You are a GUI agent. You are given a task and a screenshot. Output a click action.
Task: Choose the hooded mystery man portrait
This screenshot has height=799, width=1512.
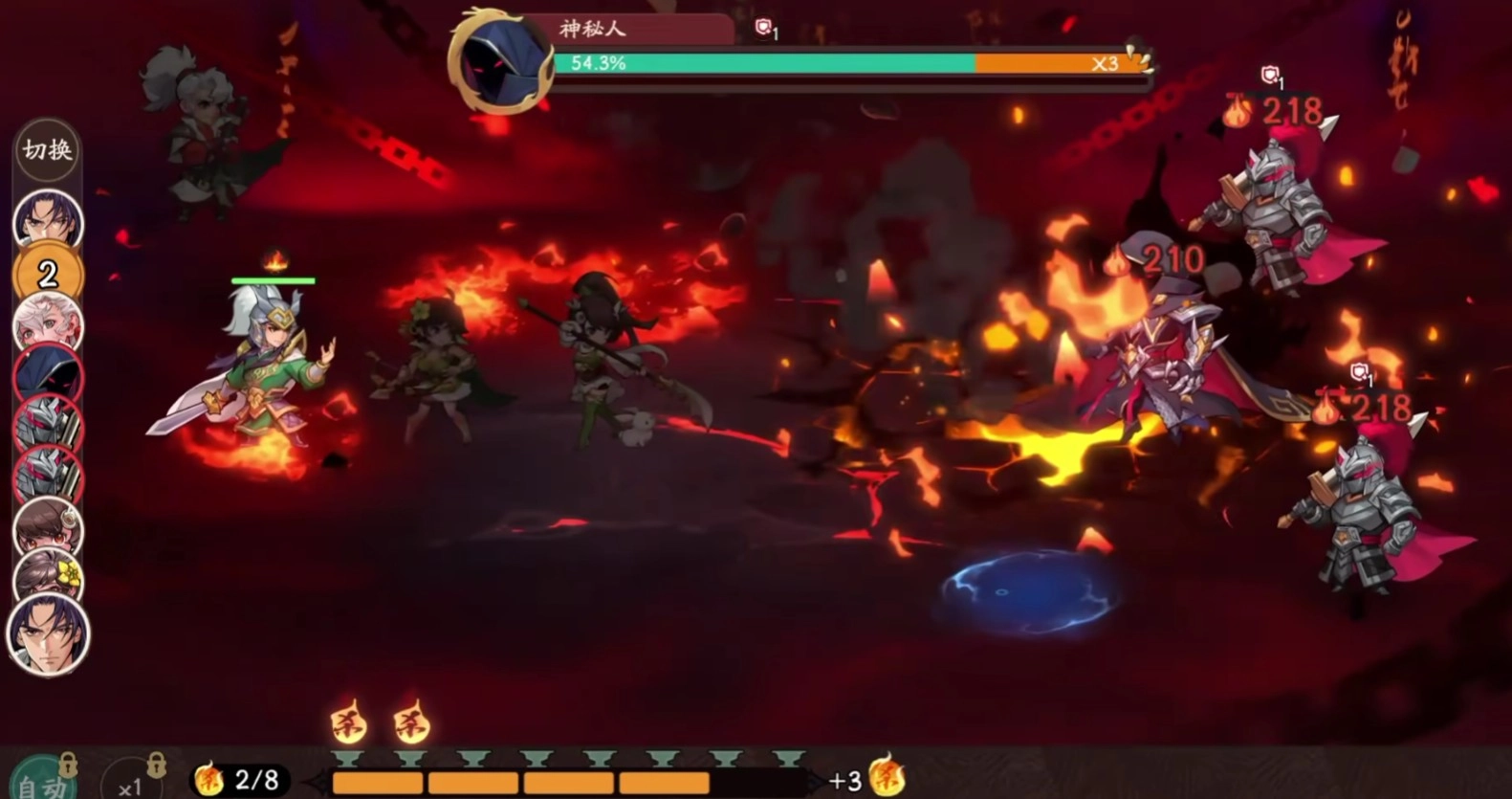(47, 374)
